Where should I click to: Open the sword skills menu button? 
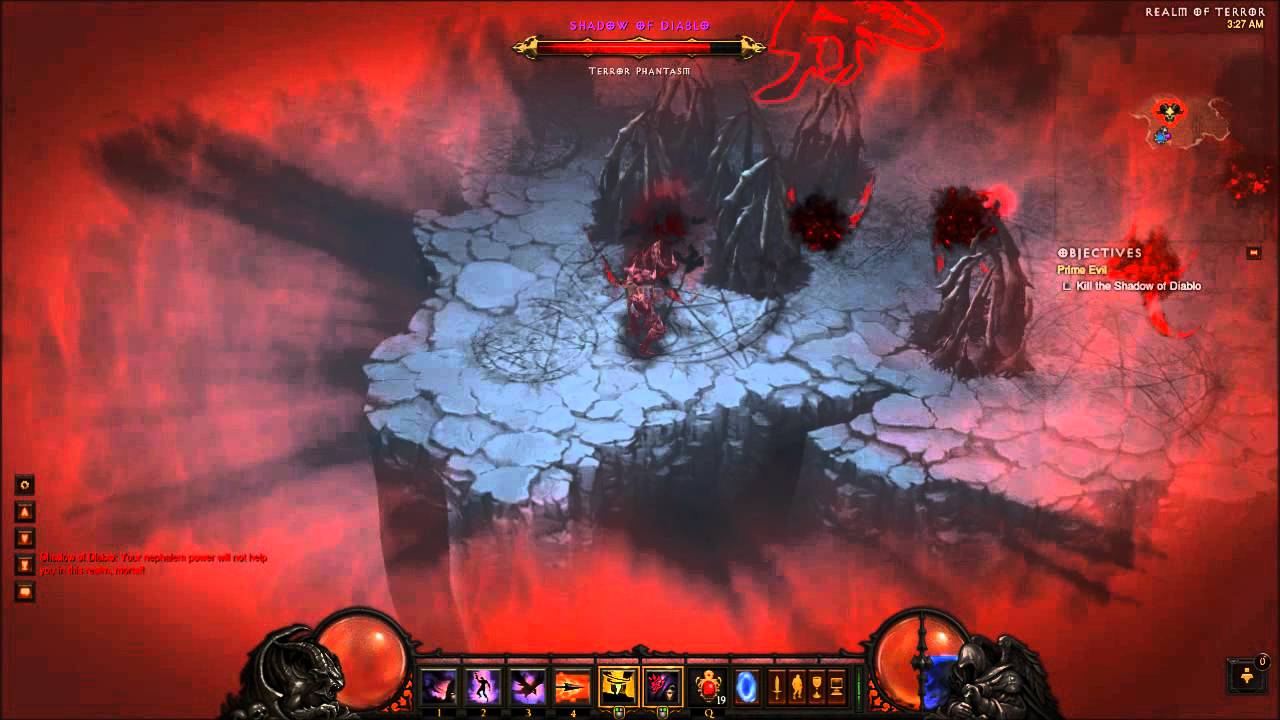click(776, 687)
